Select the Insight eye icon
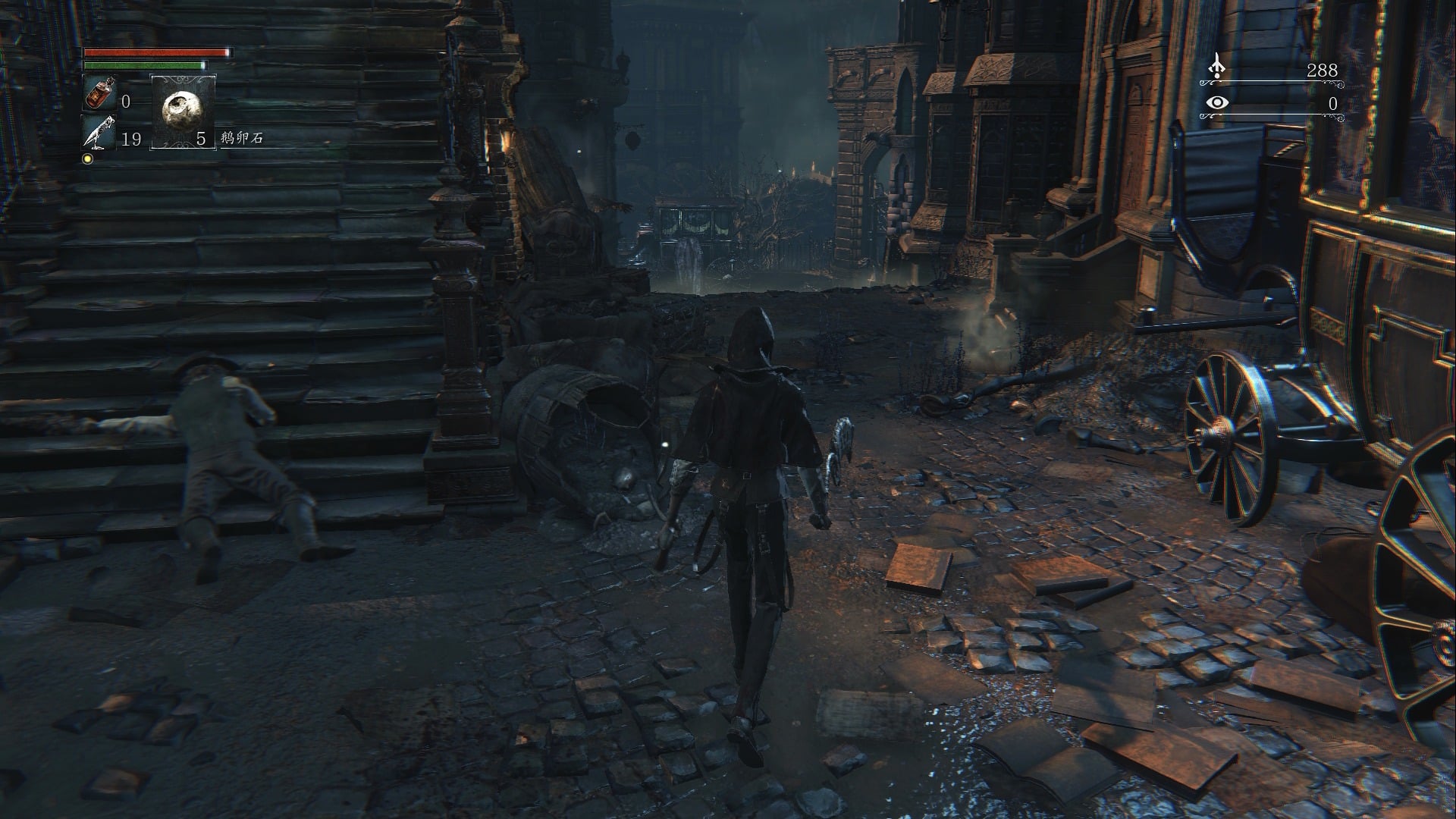This screenshot has height=819, width=1456. [1218, 102]
